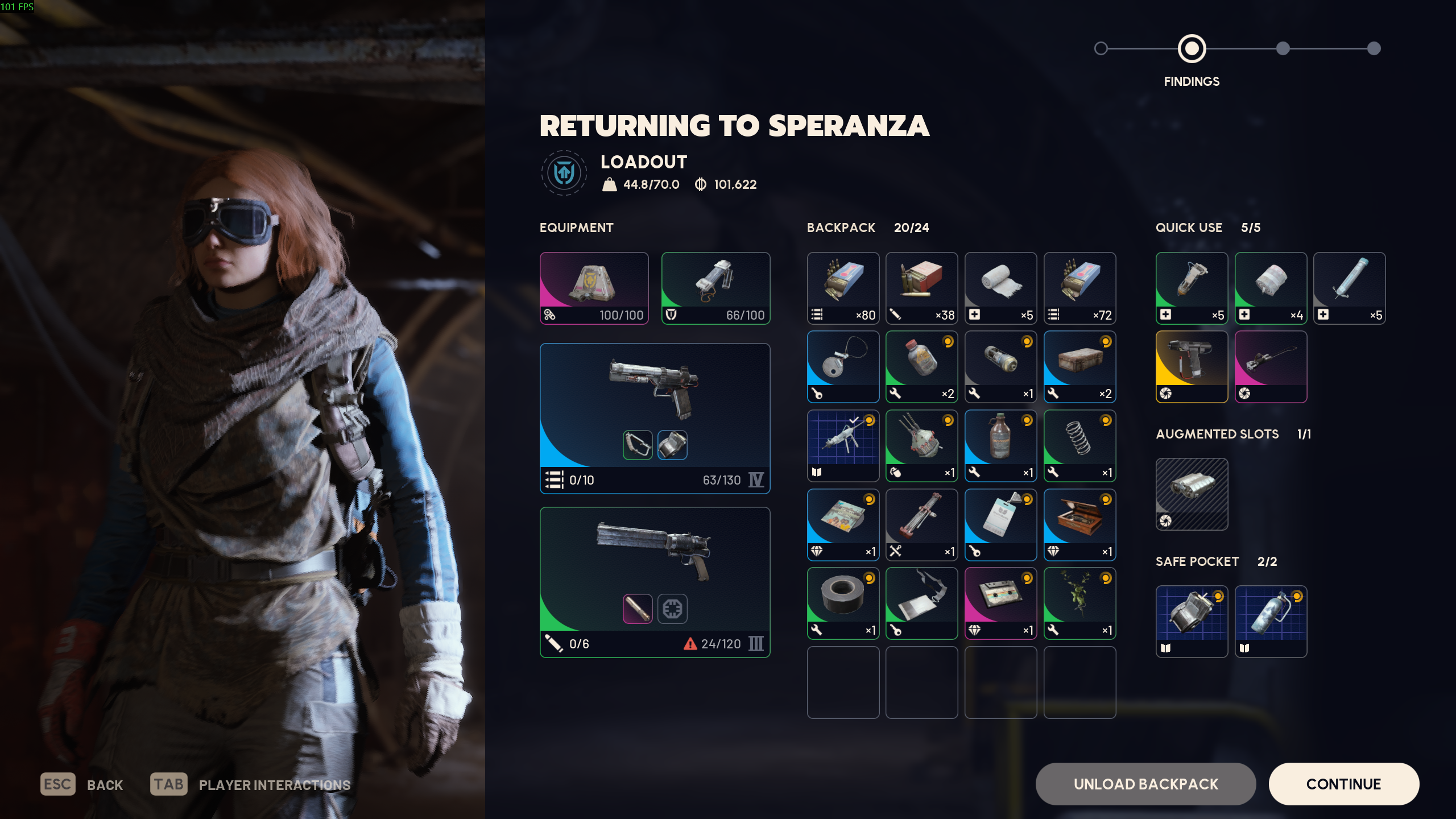Select the bandage roll stack in backpack
The width and height of the screenshot is (1456, 819).
(1000, 288)
